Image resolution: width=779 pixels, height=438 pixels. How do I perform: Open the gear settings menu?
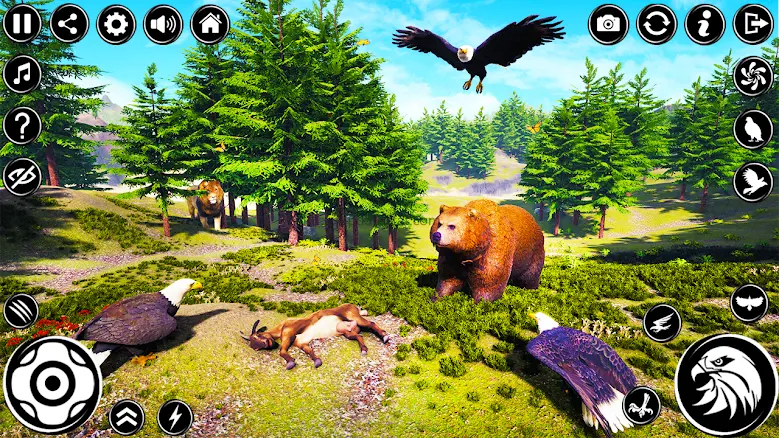[116, 23]
